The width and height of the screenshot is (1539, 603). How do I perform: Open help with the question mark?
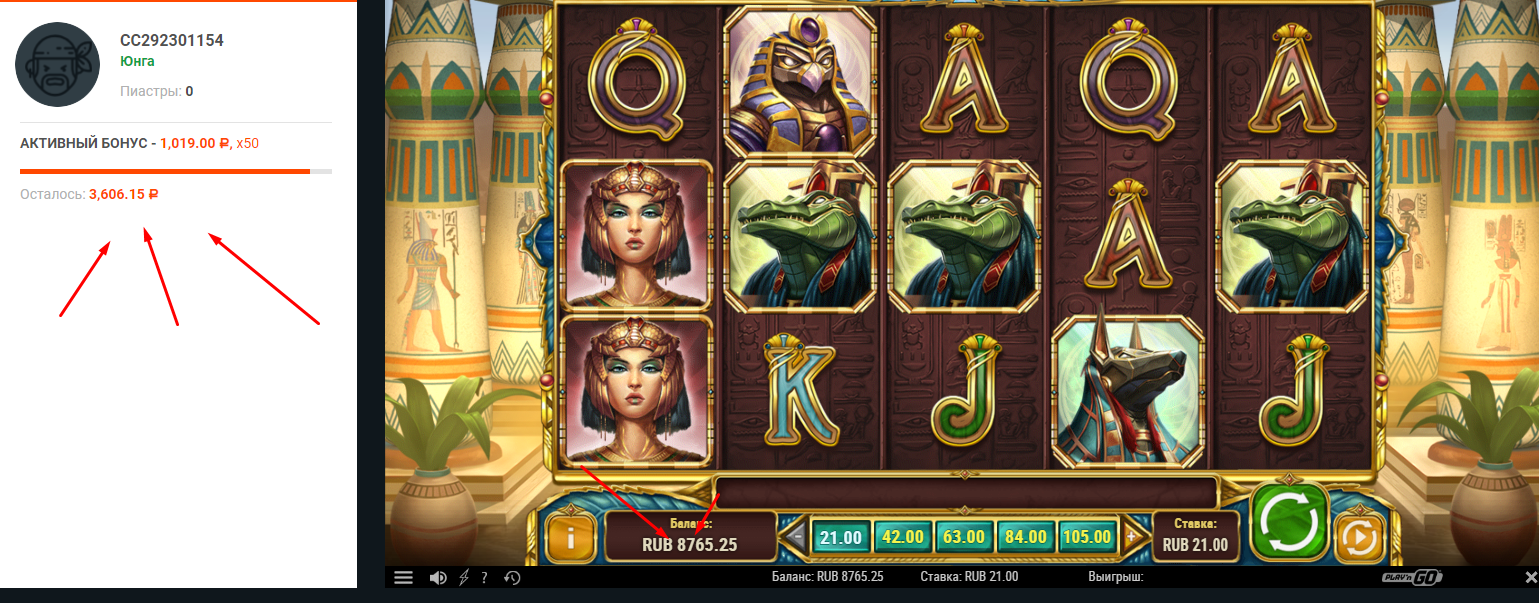click(x=484, y=577)
